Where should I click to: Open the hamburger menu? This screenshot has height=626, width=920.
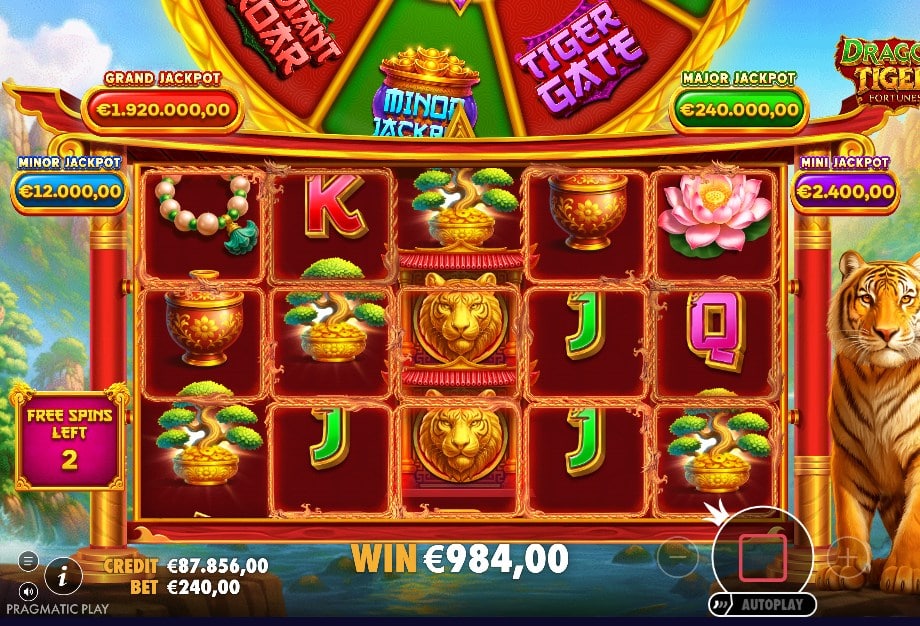(28, 560)
